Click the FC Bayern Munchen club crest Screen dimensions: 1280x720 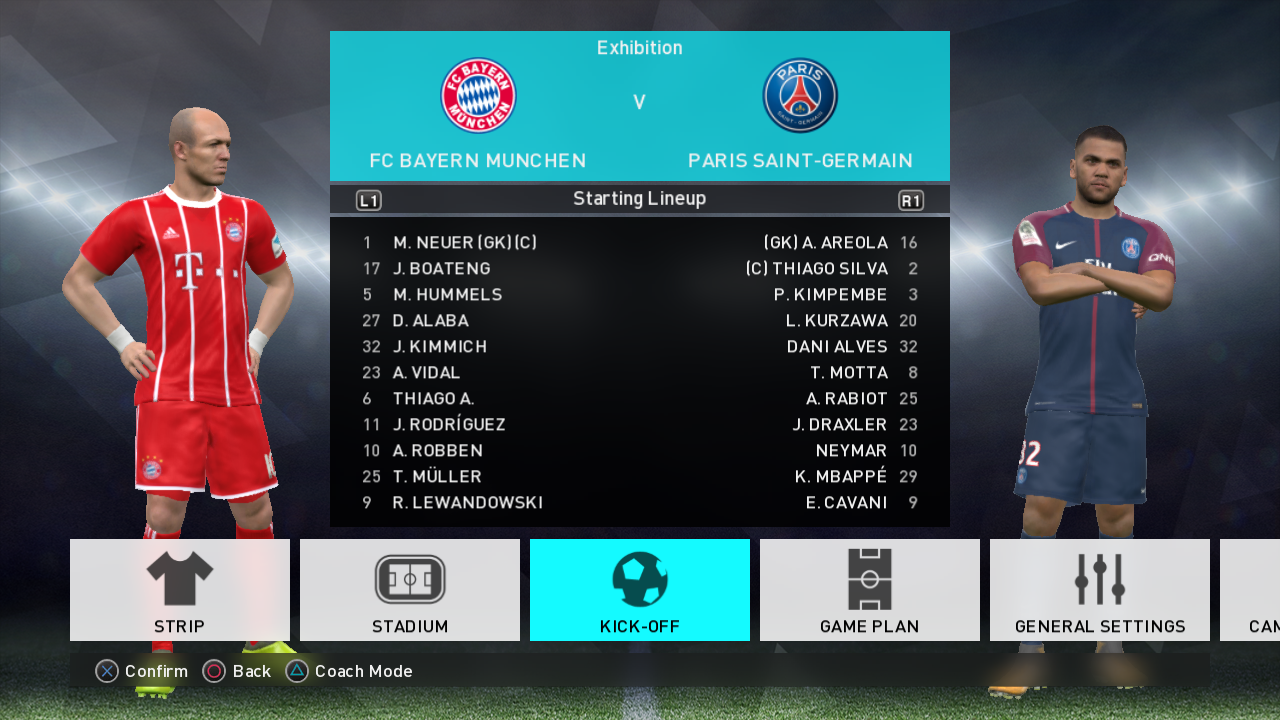[x=477, y=94]
